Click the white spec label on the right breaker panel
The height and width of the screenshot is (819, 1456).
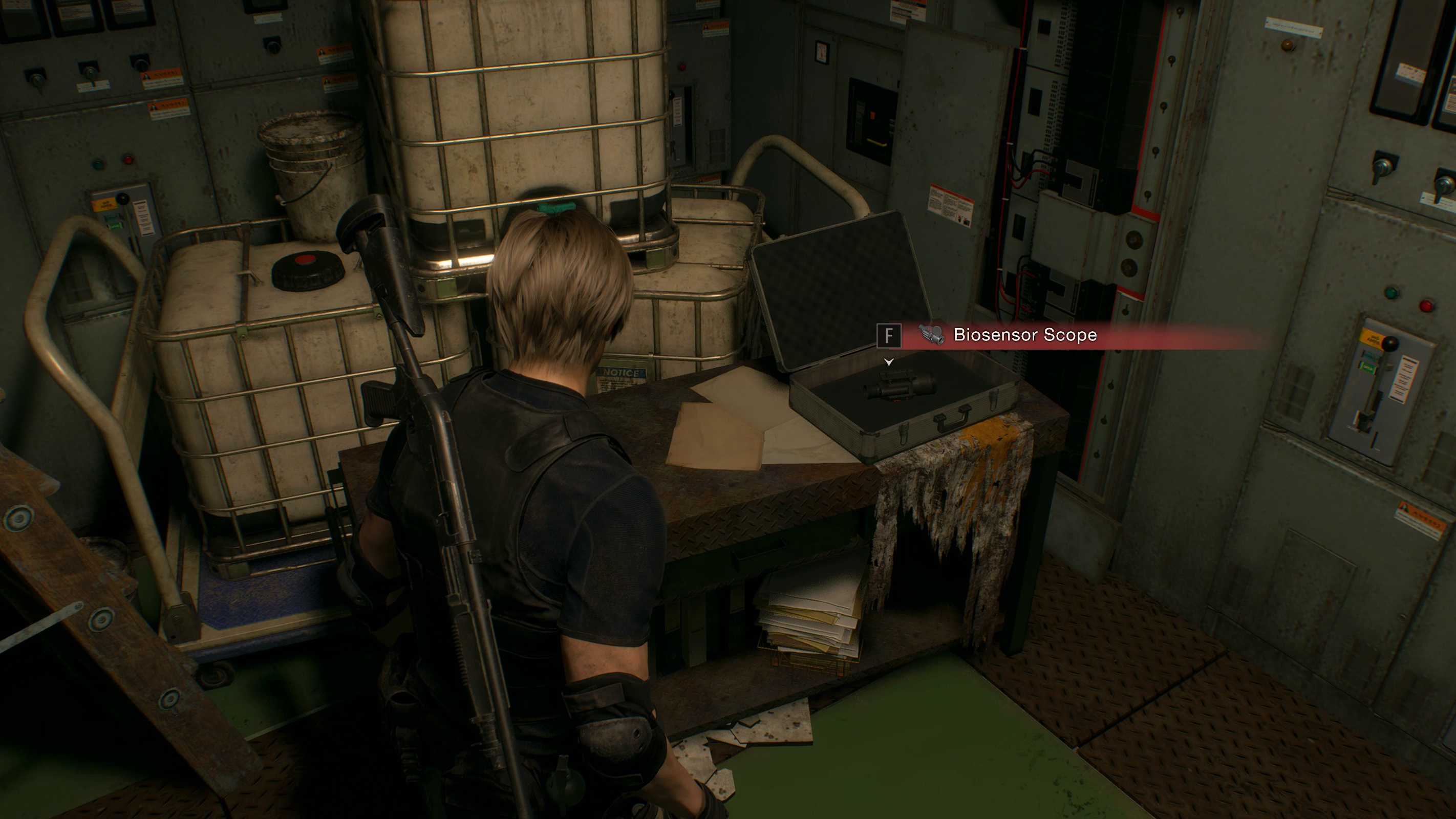1405,379
